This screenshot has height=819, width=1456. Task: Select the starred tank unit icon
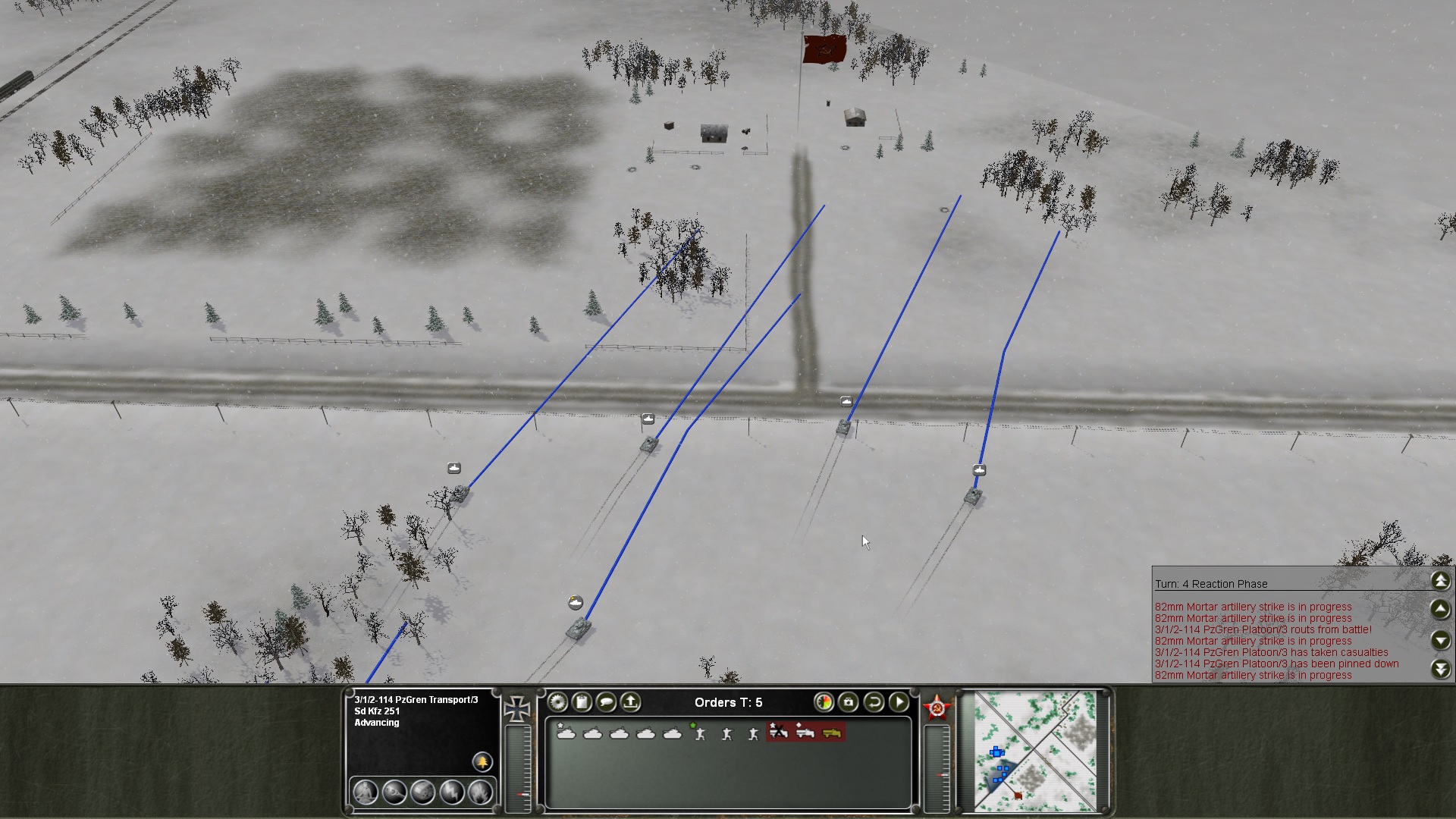pos(566,733)
